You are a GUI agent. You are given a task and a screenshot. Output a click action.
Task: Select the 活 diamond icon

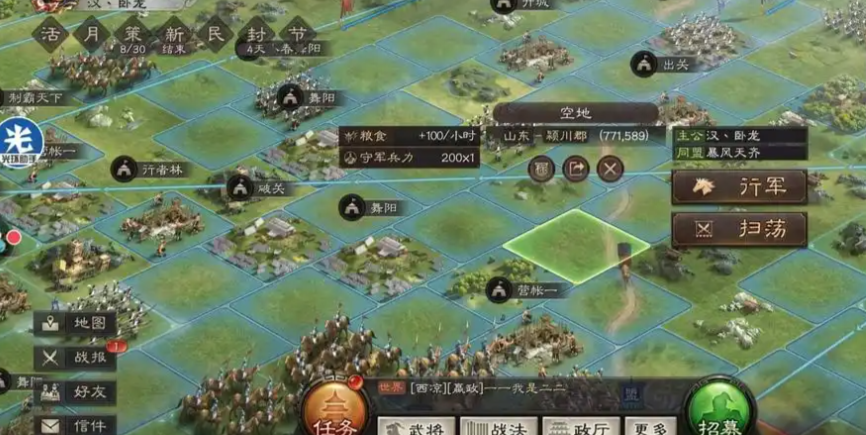[53, 33]
